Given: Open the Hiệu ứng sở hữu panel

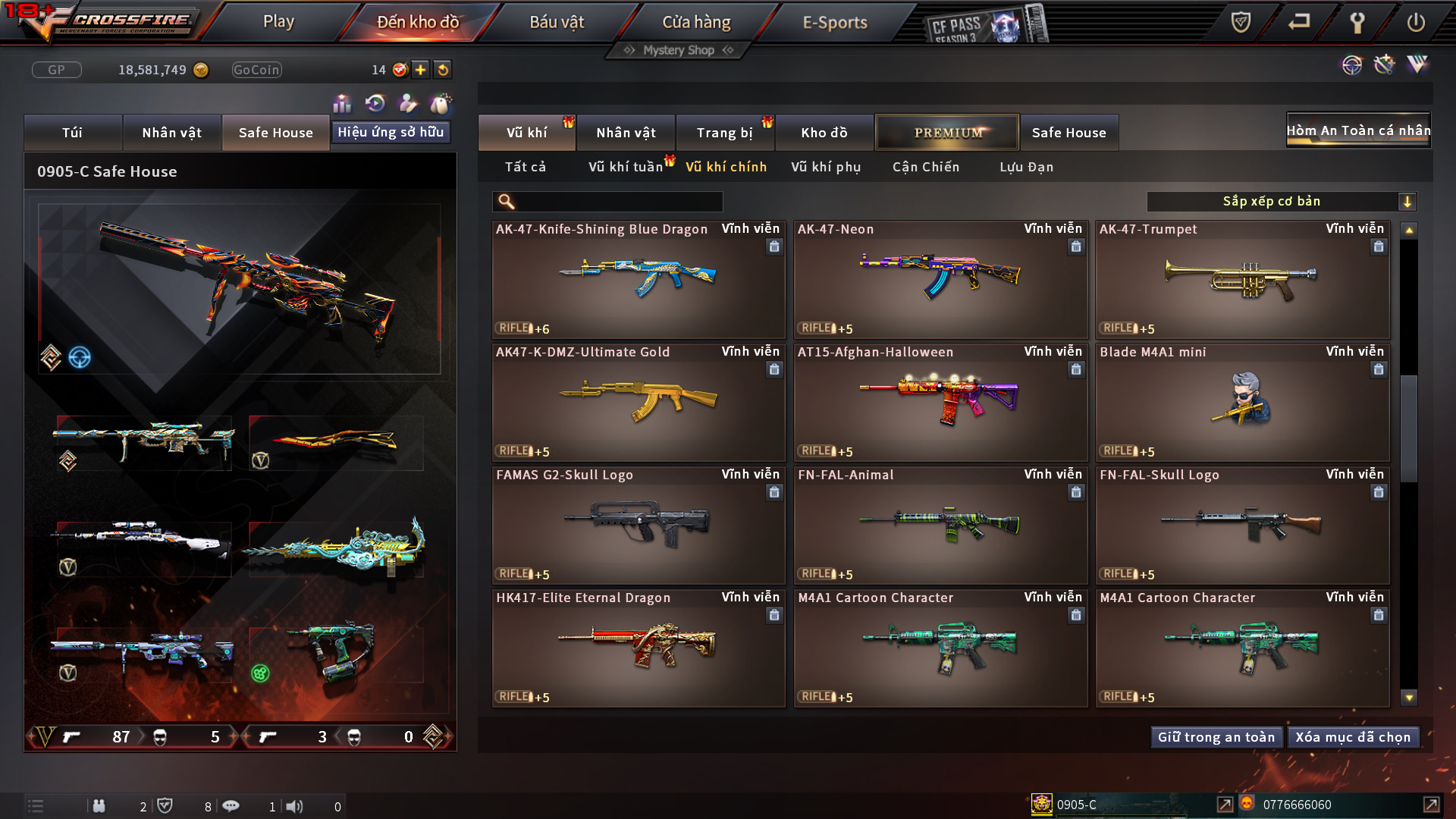Looking at the screenshot, I should click(x=391, y=132).
